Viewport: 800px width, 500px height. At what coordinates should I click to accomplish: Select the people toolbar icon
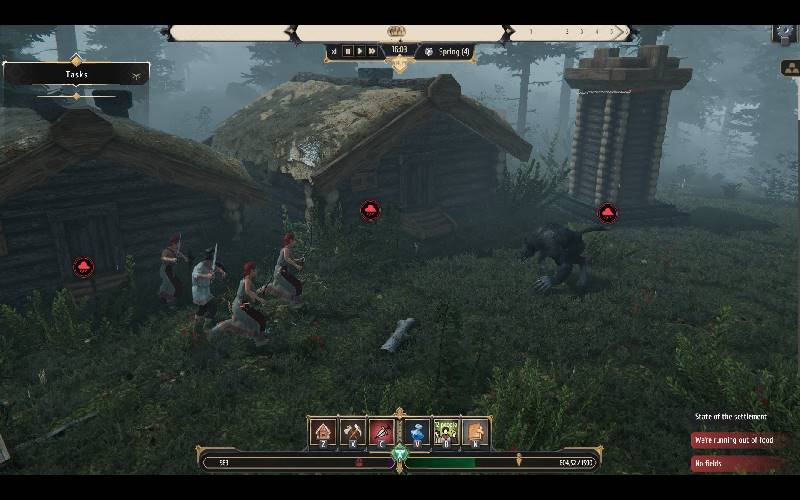(446, 432)
